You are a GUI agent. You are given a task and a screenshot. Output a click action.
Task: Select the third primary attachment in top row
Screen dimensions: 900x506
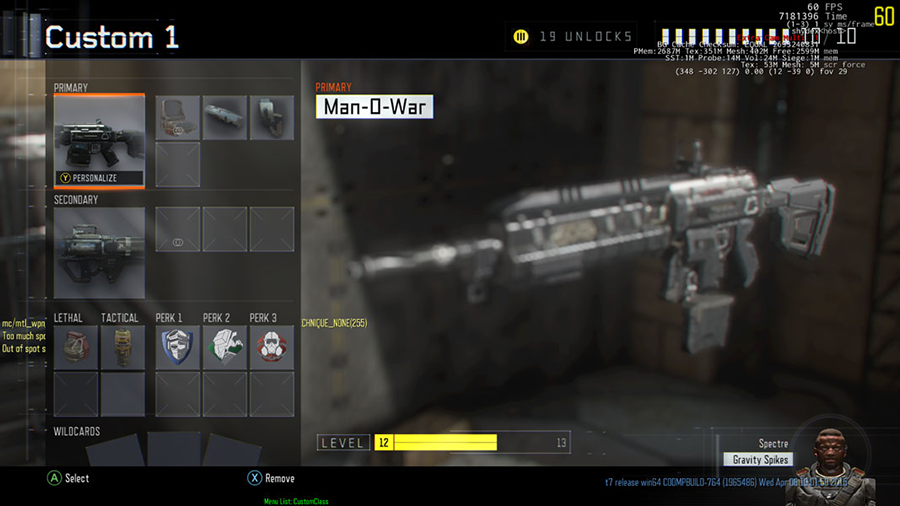click(x=271, y=117)
